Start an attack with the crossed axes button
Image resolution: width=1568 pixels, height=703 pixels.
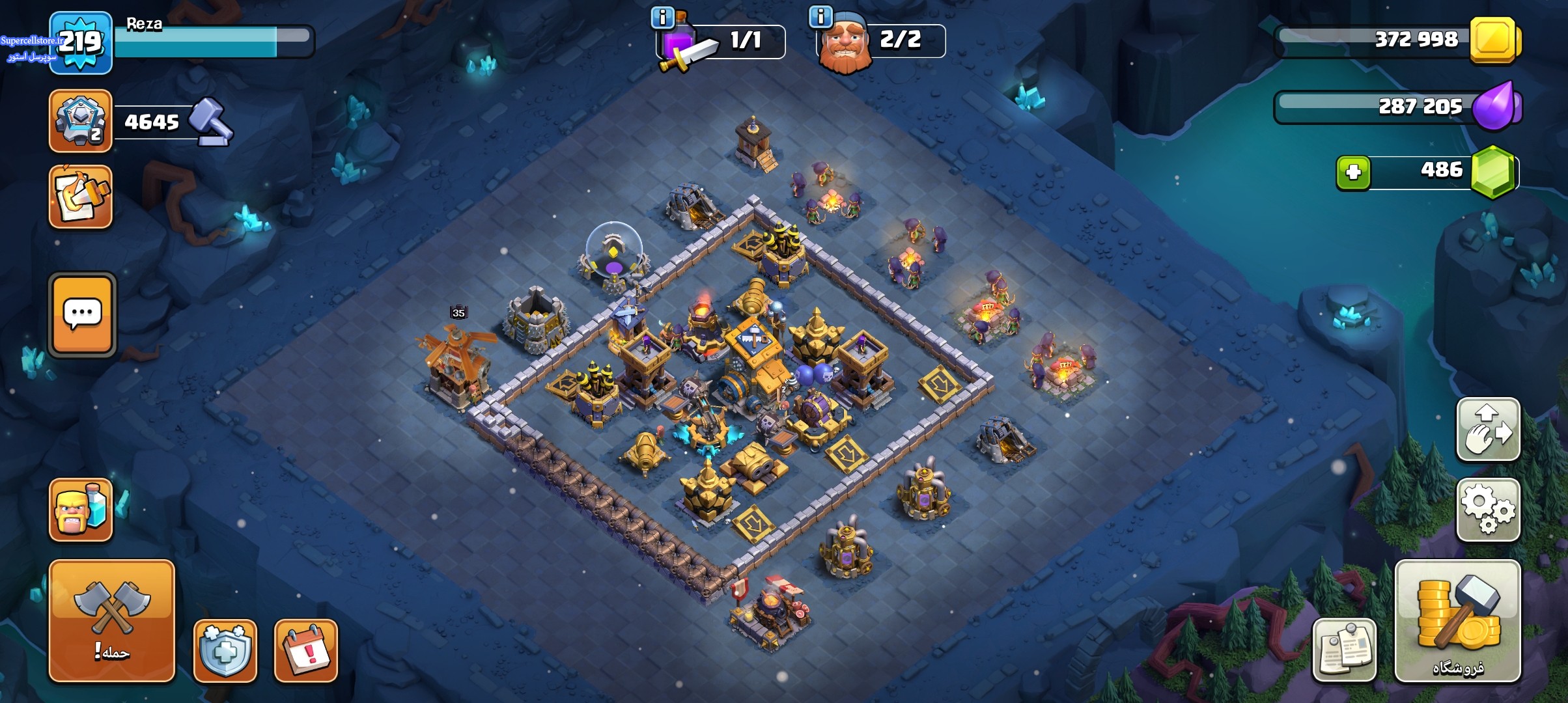pos(112,620)
